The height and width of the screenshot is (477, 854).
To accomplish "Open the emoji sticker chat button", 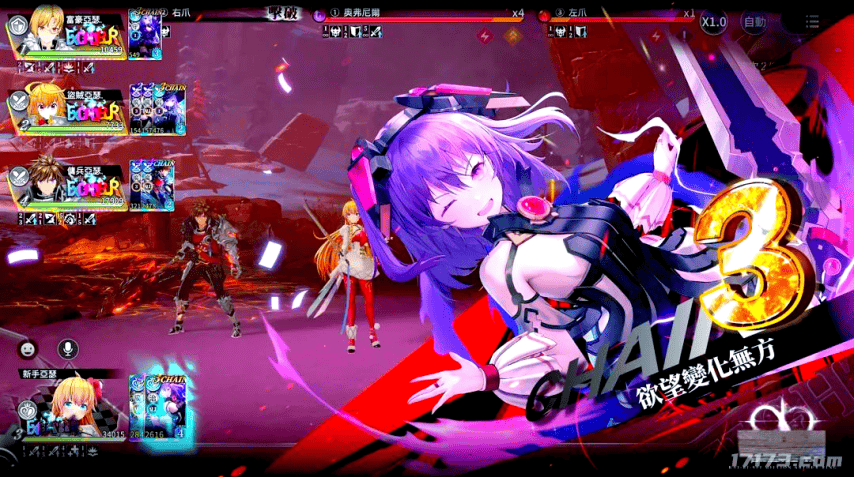I will (x=28, y=350).
